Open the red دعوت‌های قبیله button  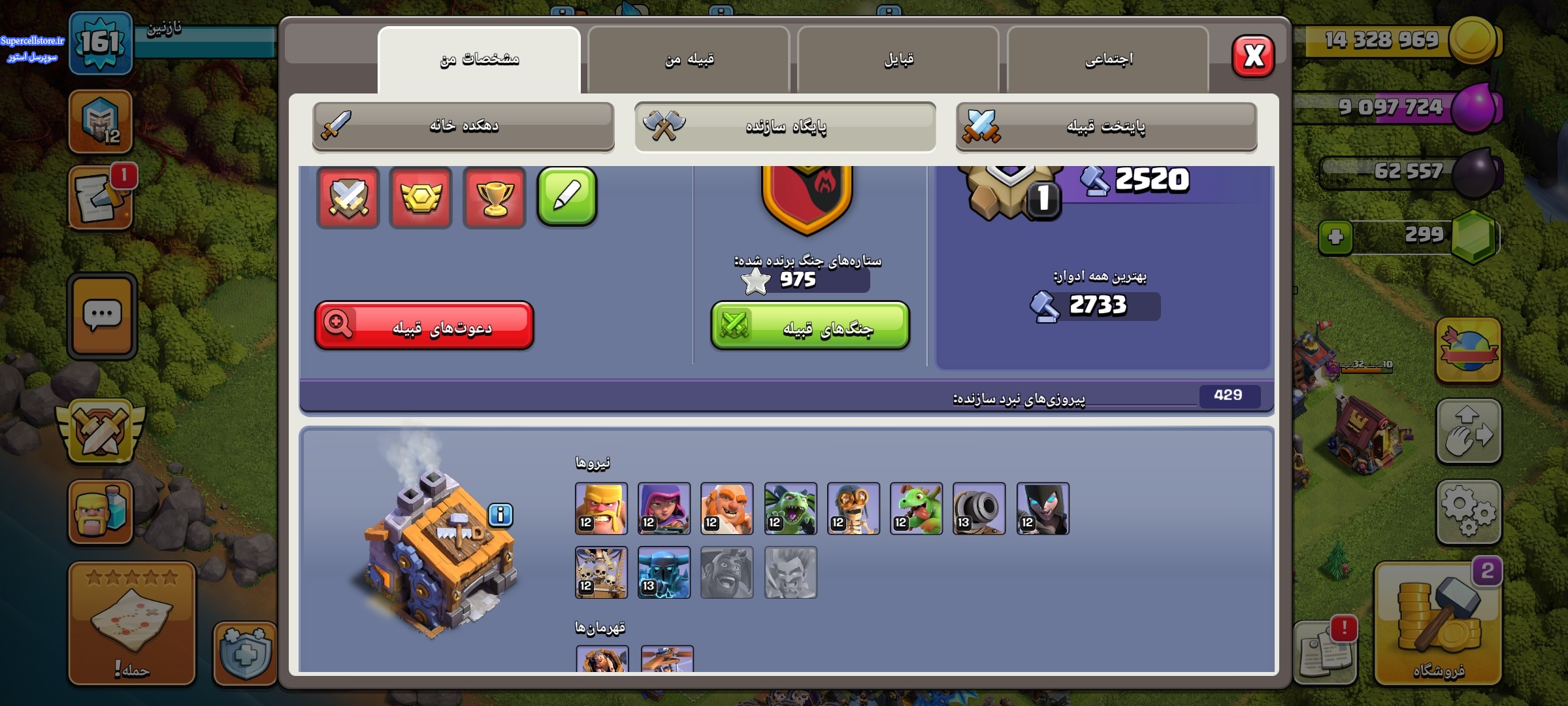pos(425,326)
